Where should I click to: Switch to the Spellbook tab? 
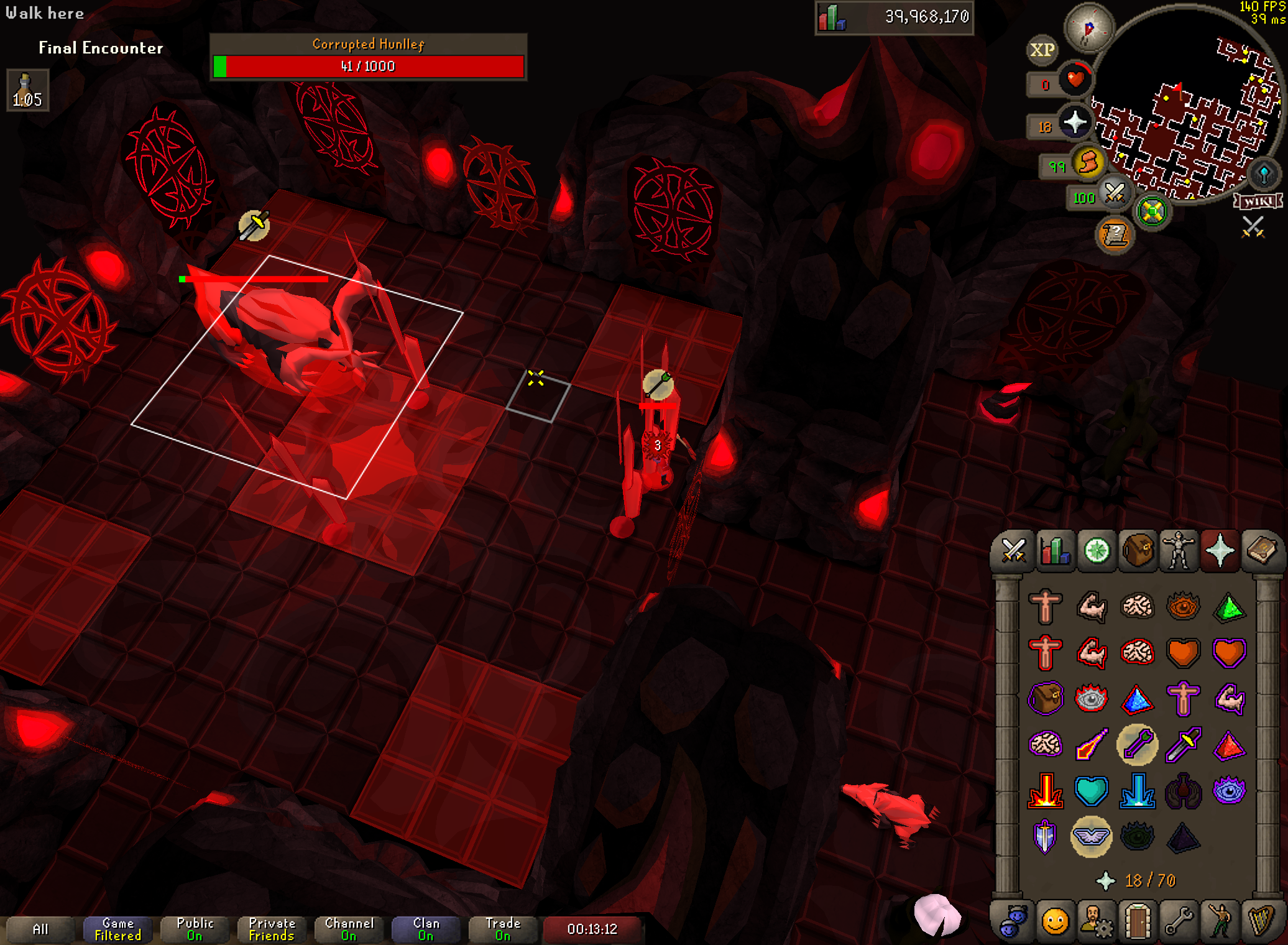tap(1261, 551)
